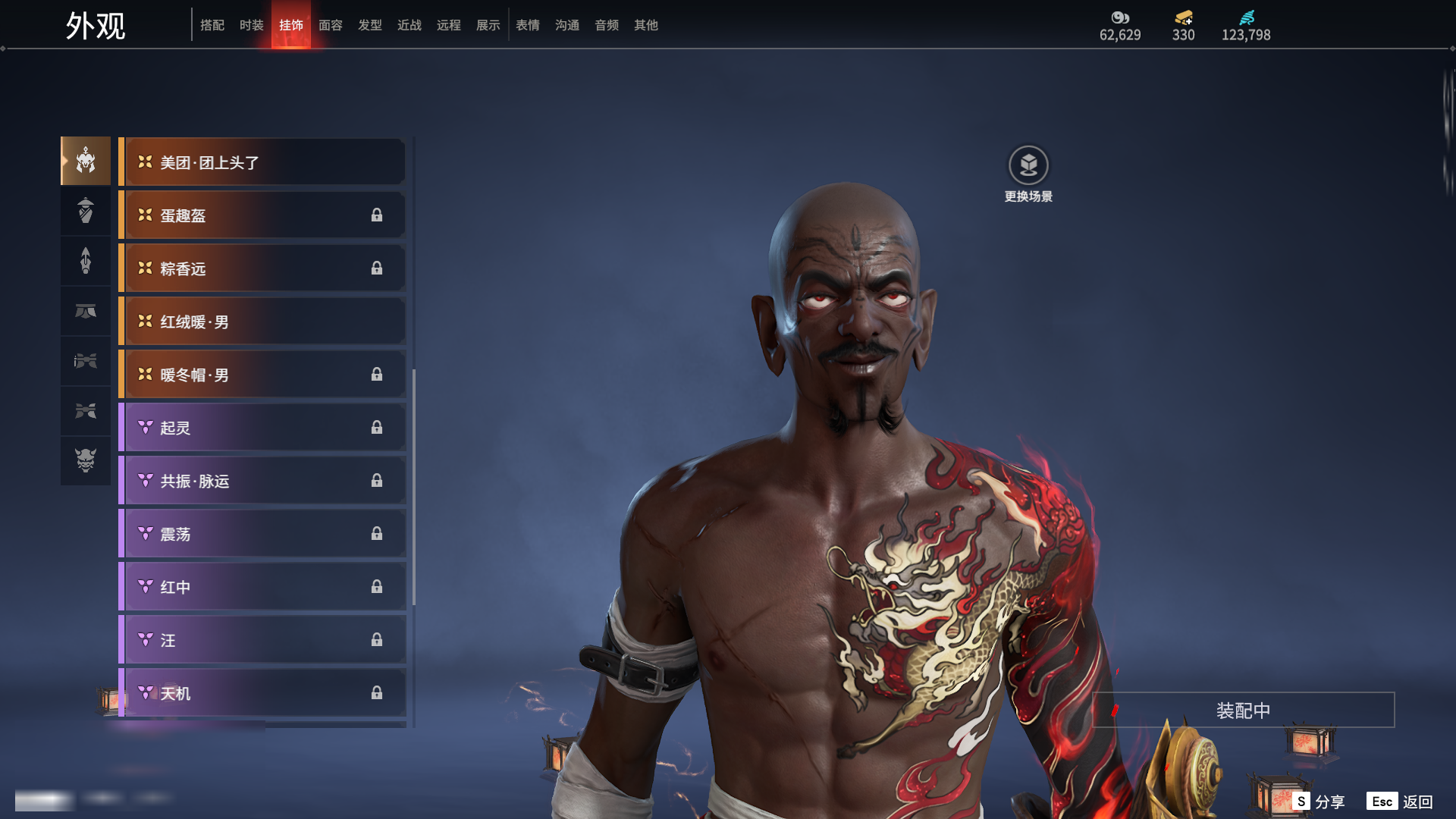
Task: Switch to the 搭配 tab
Action: click(x=212, y=25)
